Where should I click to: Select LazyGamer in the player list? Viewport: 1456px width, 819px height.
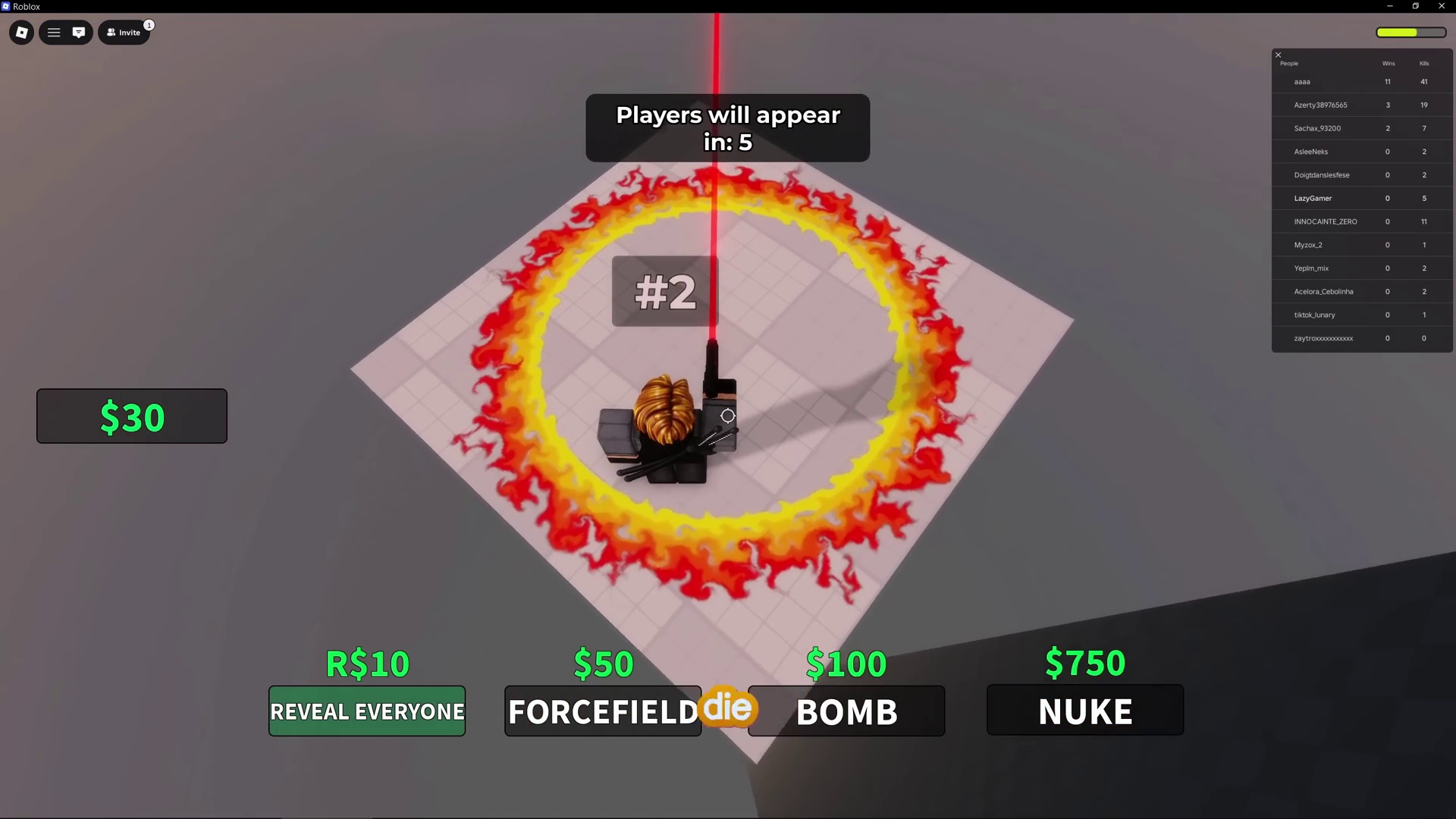click(x=1313, y=198)
